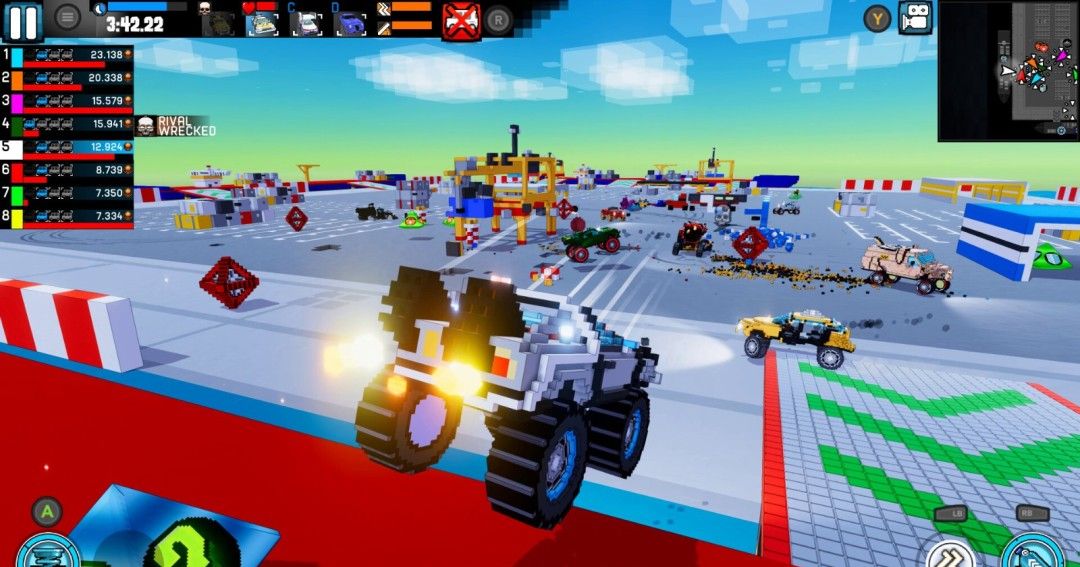This screenshot has width=1080, height=567.
Task: Switch the view with the camera icon
Action: tap(914, 18)
